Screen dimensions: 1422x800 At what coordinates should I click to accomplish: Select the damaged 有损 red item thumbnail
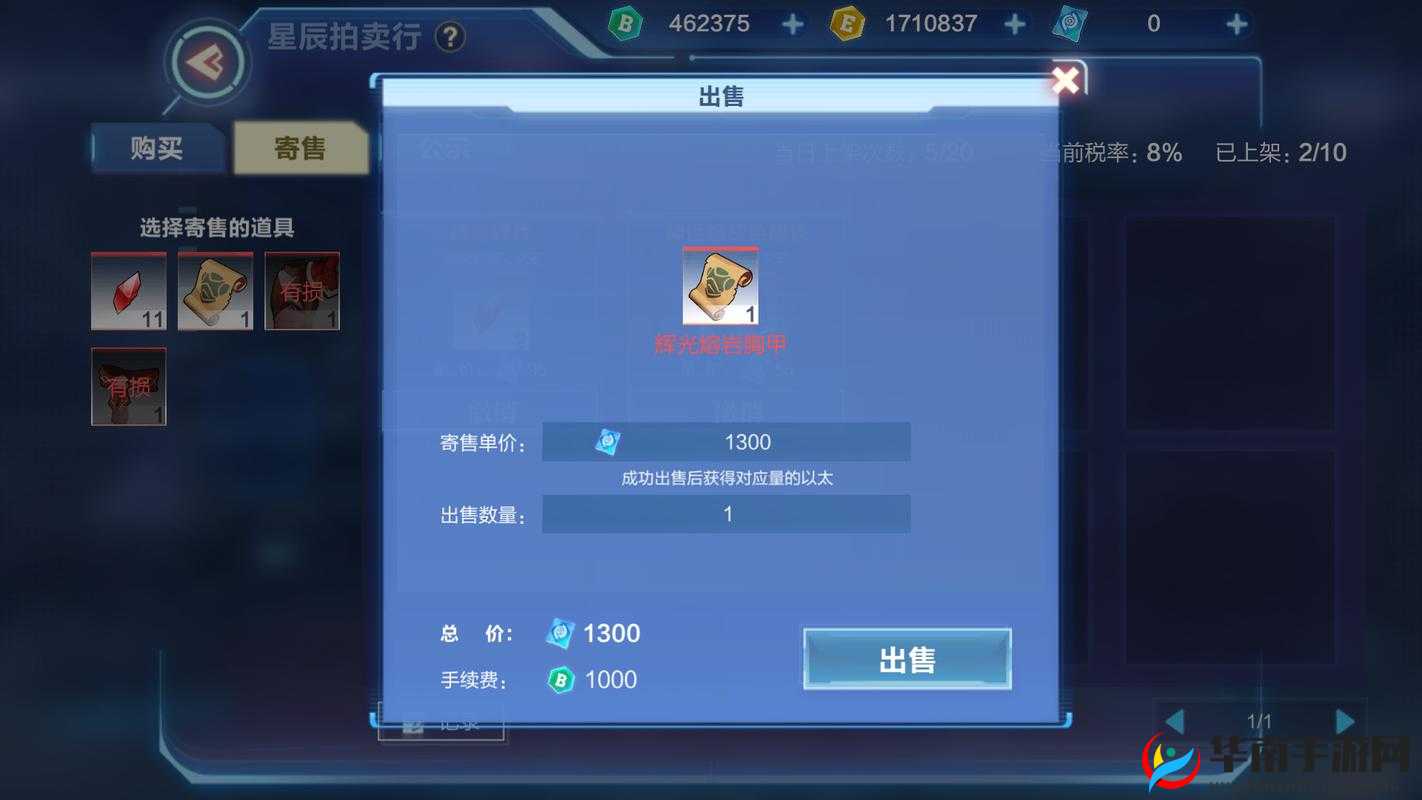pos(300,291)
